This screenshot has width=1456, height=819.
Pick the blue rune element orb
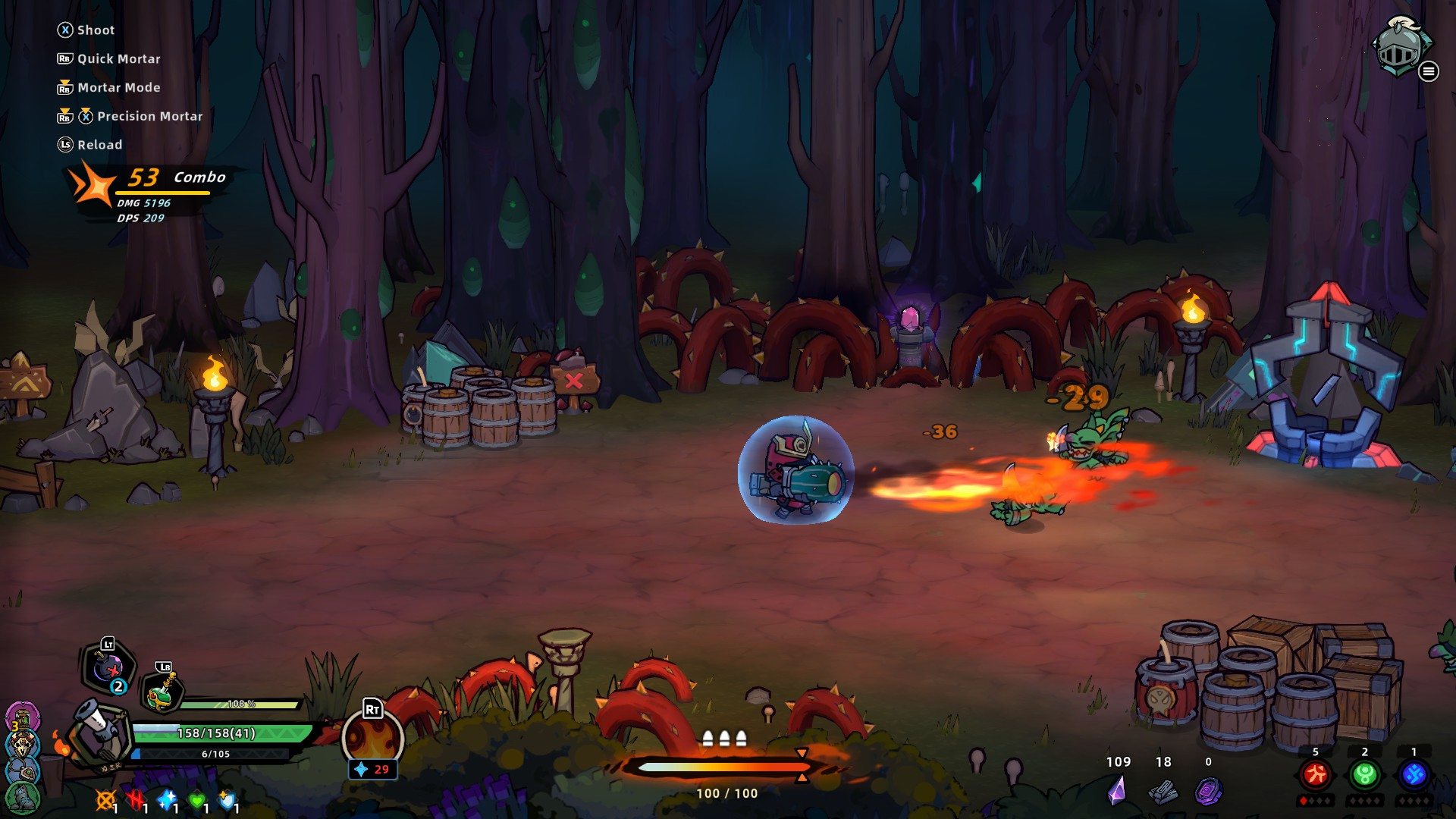pyautogui.click(x=1414, y=774)
